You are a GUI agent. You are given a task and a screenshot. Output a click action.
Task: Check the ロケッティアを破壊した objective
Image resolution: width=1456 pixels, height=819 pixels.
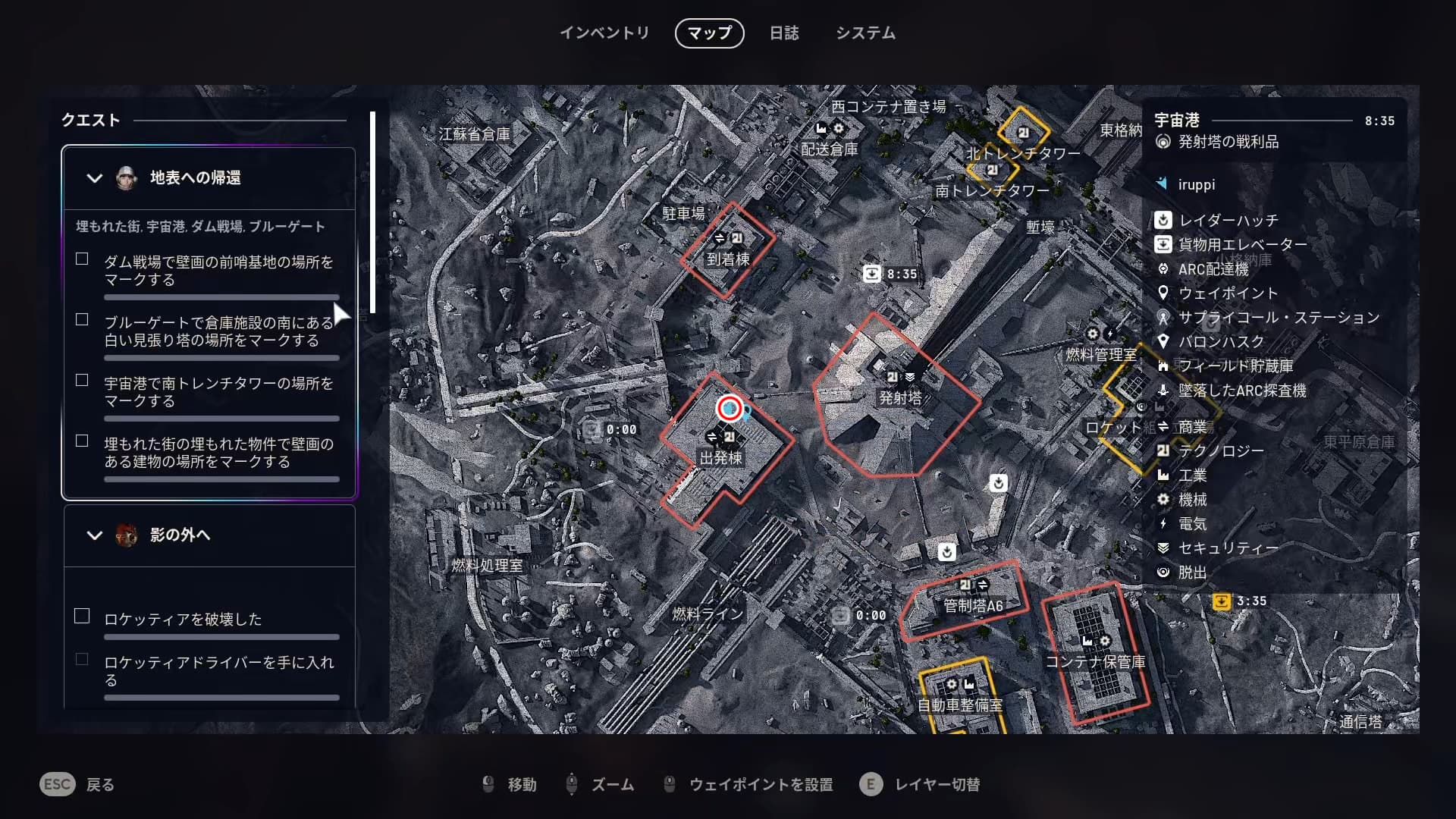pyautogui.click(x=82, y=617)
